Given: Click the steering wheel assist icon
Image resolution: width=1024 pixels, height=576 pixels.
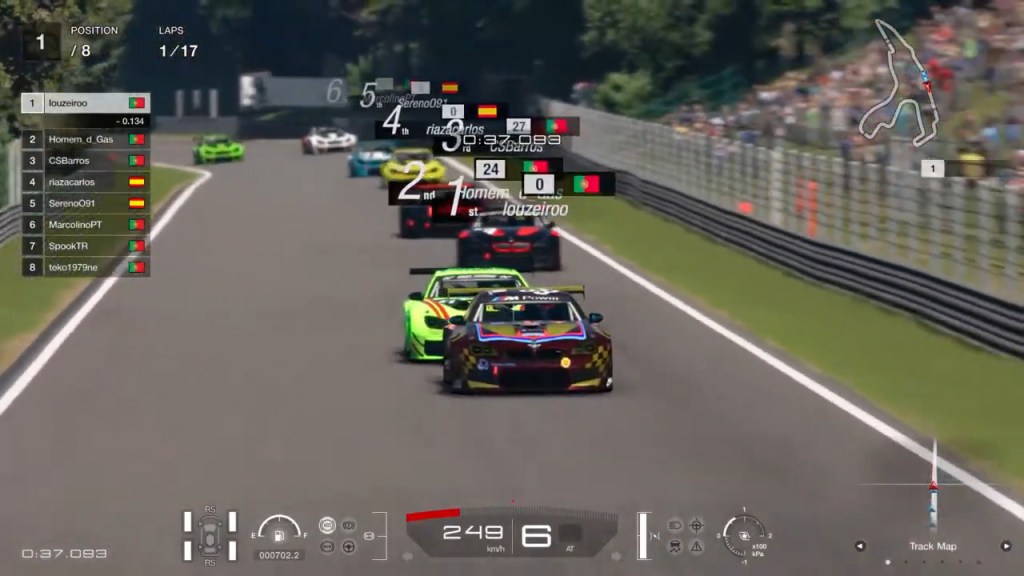Looking at the screenshot, I should coord(348,546).
